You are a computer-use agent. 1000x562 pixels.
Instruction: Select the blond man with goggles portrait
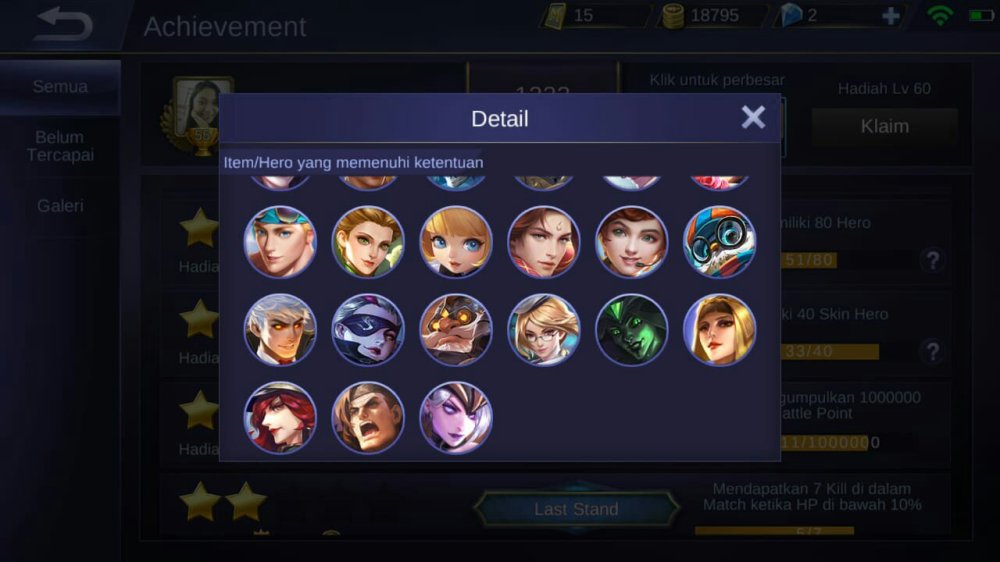click(x=280, y=242)
